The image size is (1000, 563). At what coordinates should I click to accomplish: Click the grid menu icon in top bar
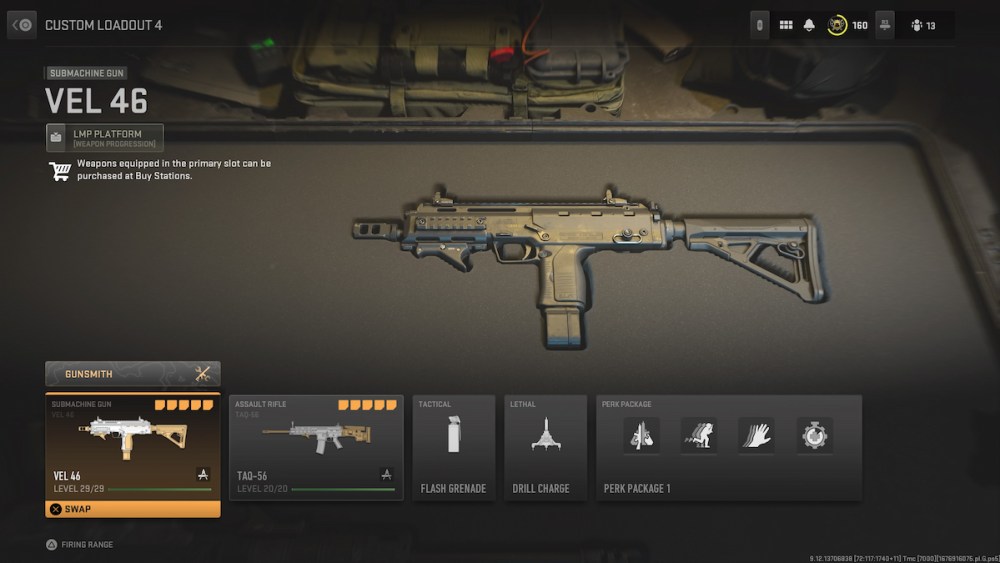pyautogui.click(x=786, y=25)
